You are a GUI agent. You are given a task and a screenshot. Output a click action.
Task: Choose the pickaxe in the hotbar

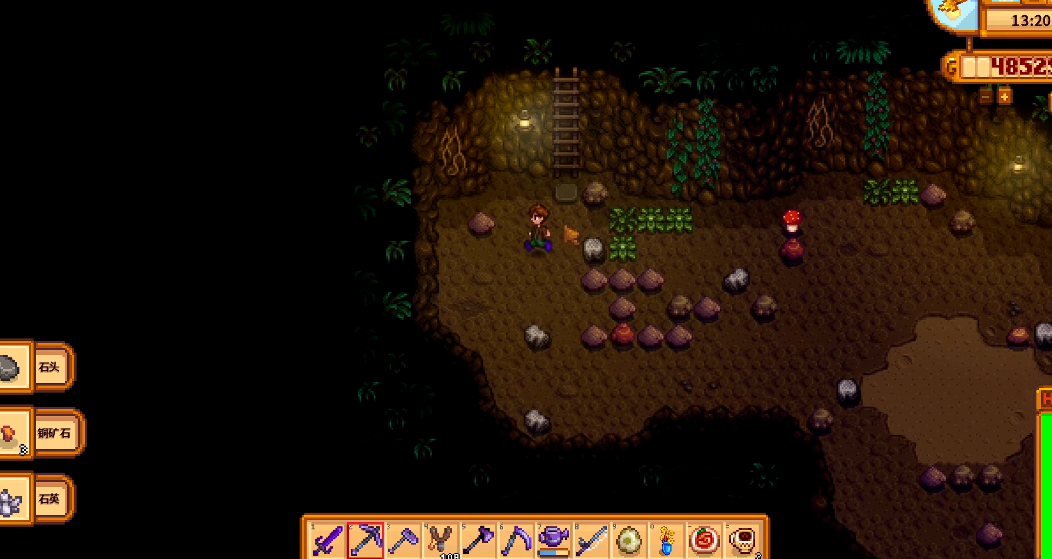(x=366, y=540)
